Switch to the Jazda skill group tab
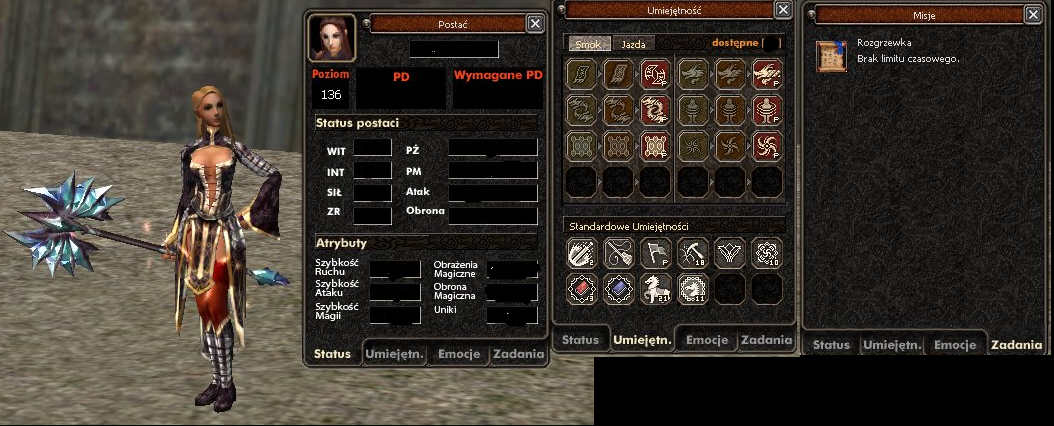The image size is (1054, 426). coord(633,44)
